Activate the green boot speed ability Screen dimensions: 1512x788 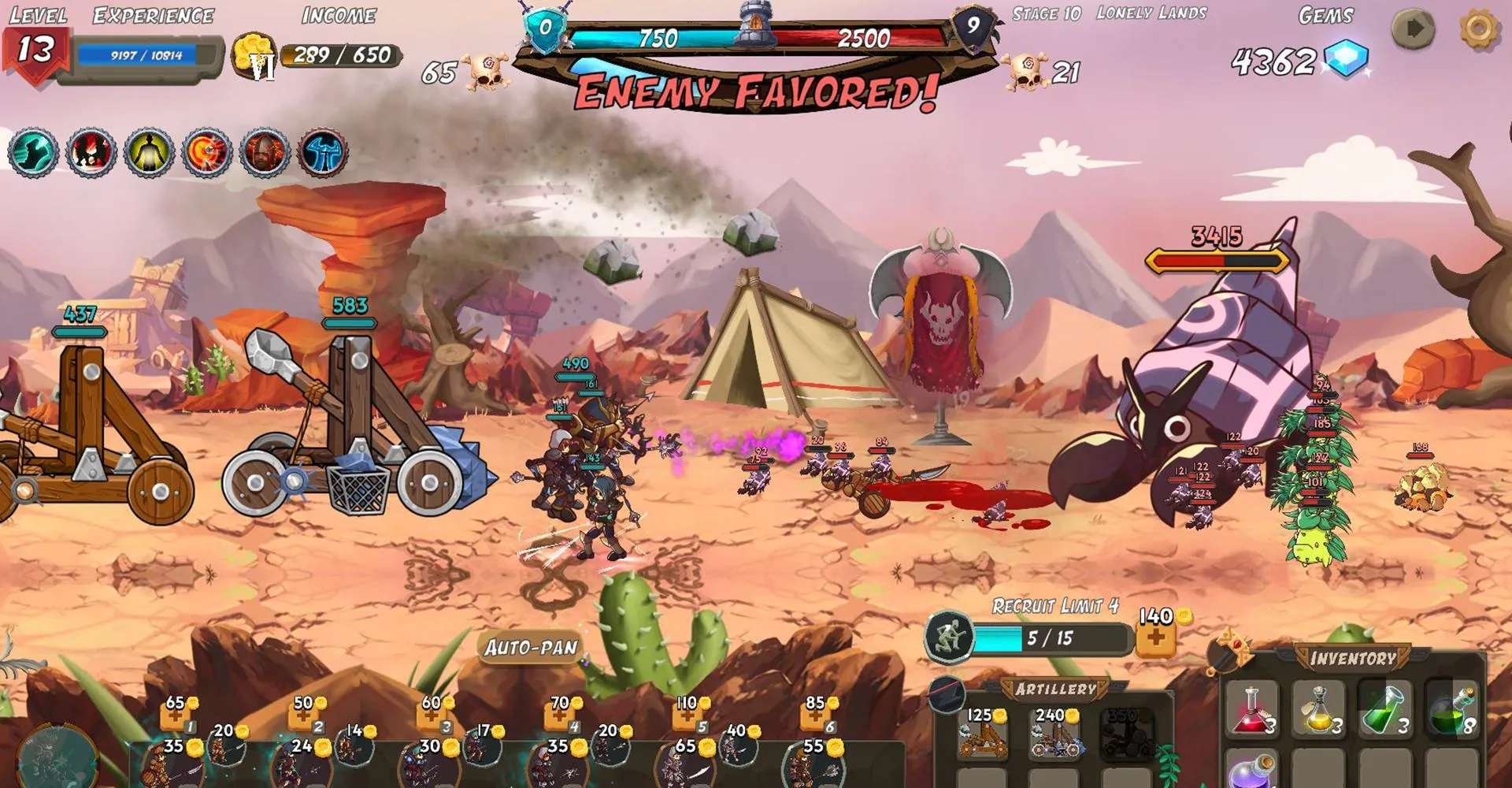pyautogui.click(x=32, y=152)
